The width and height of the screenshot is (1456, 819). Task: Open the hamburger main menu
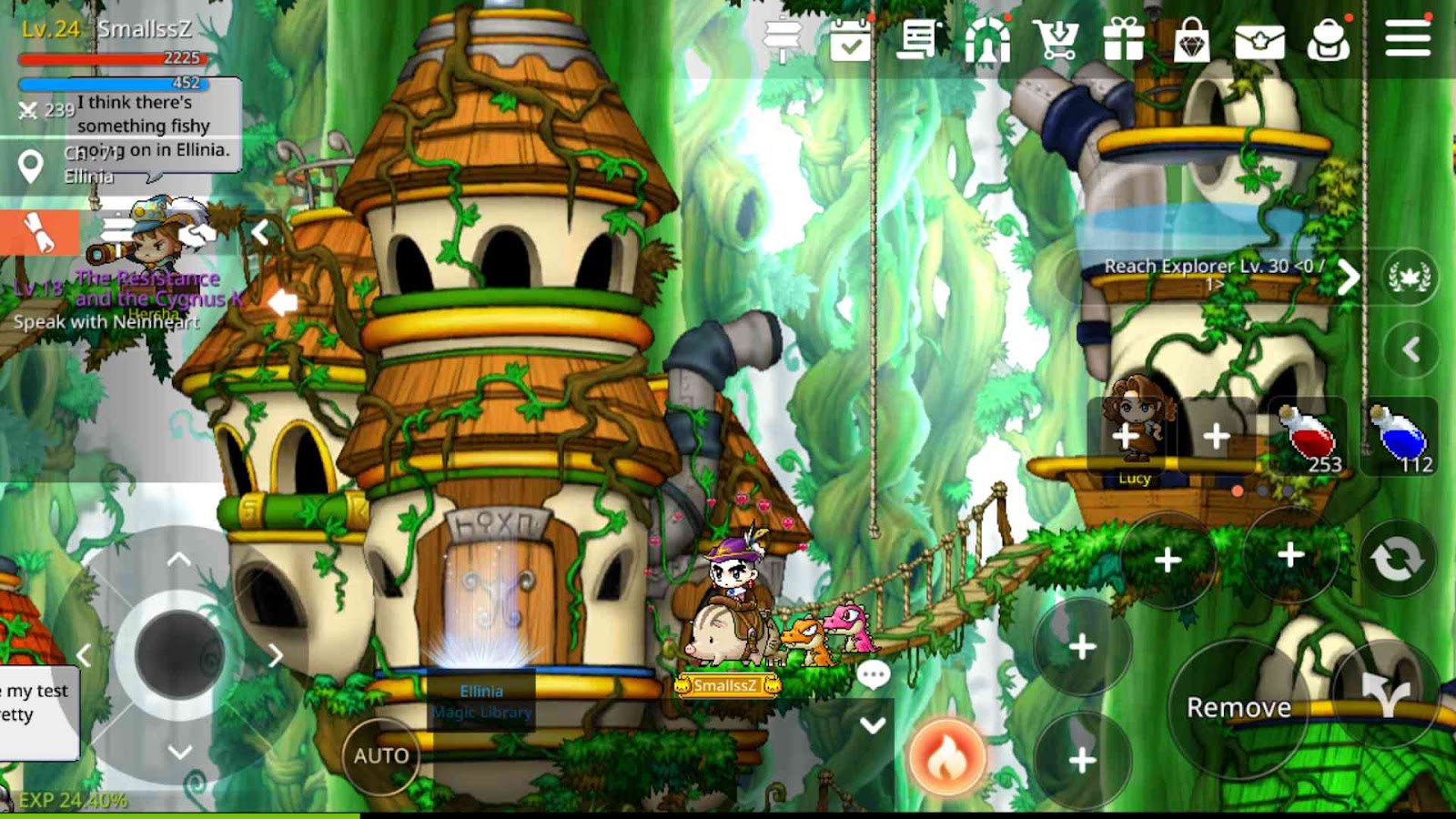pos(1407,39)
